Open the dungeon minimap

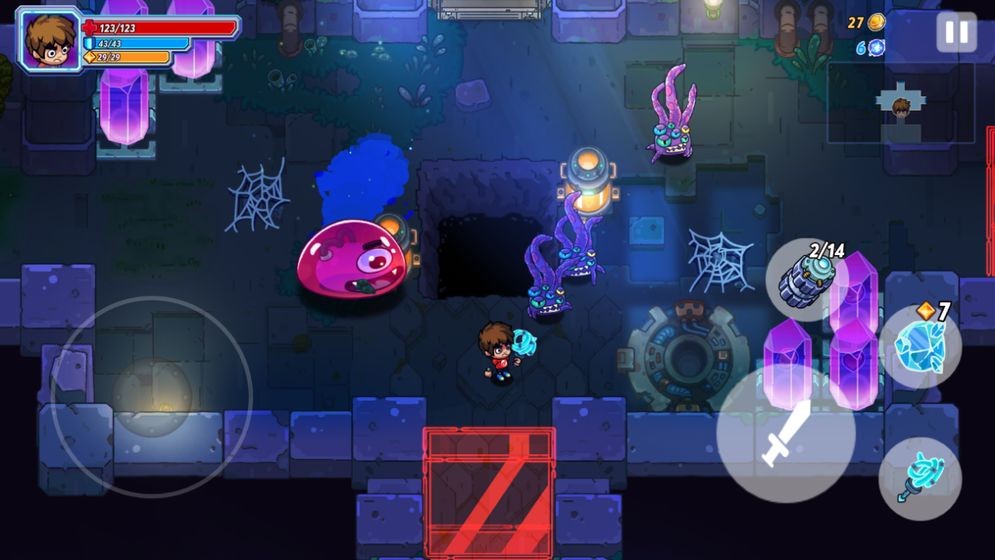[900, 103]
